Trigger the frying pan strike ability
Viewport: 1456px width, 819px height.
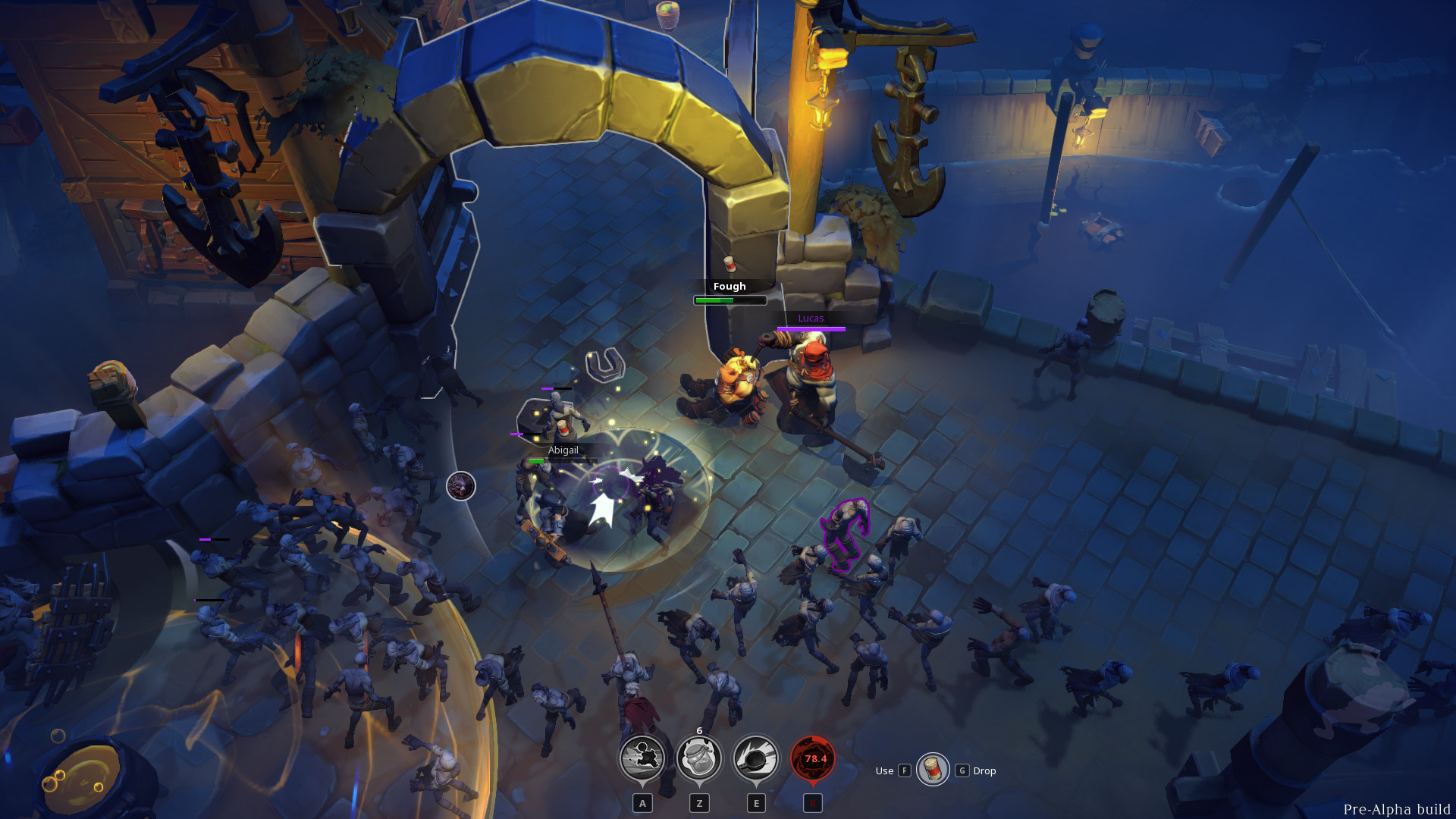[x=756, y=758]
